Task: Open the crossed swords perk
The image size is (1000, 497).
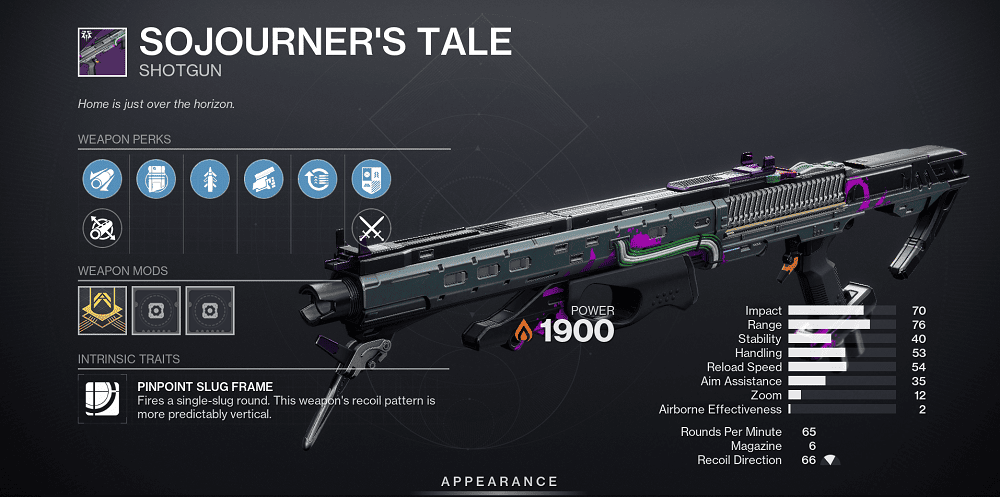Action: click(371, 228)
